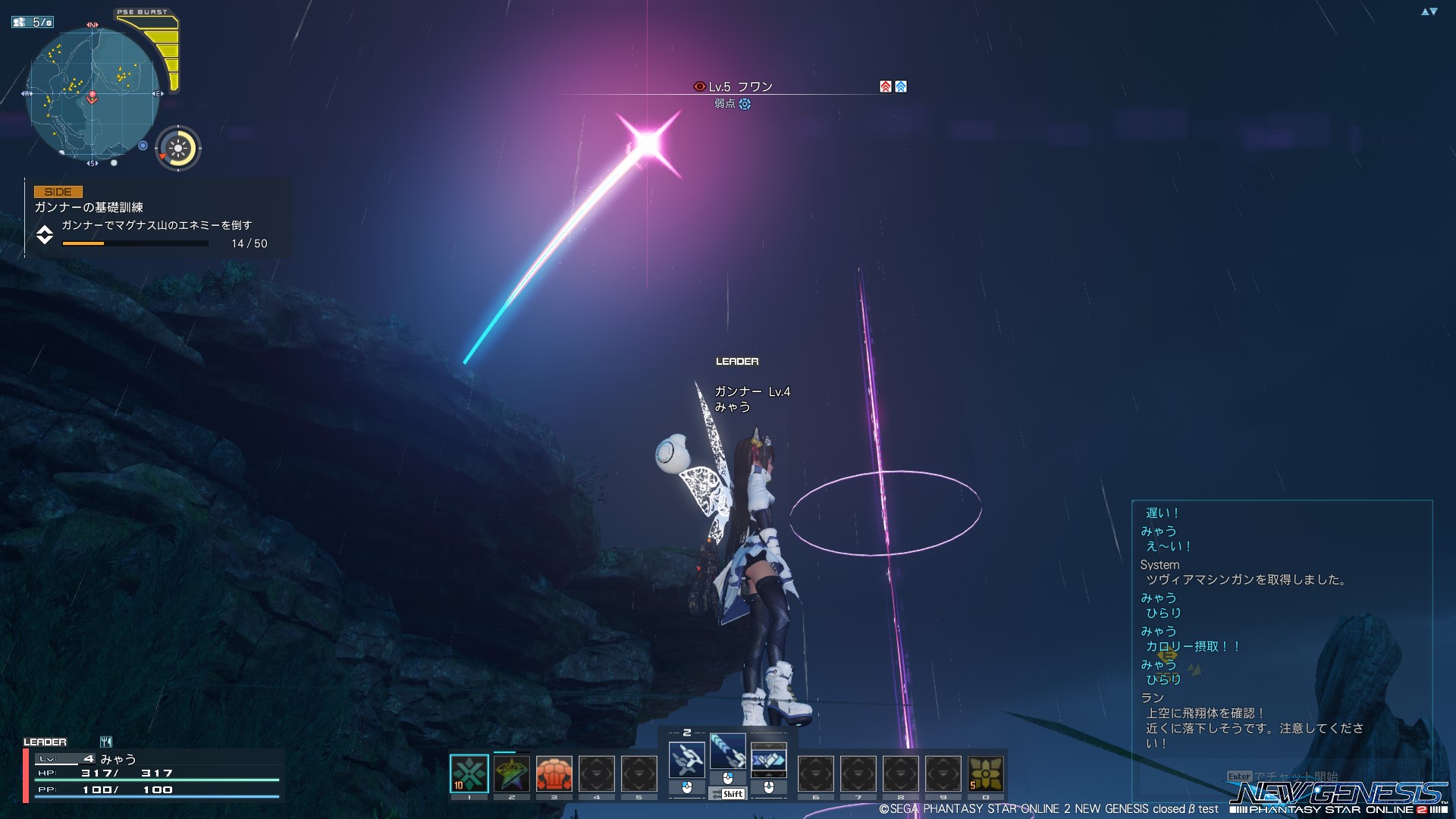Click the day-night weather clock dial
This screenshot has width=1456, height=819.
coord(178,148)
